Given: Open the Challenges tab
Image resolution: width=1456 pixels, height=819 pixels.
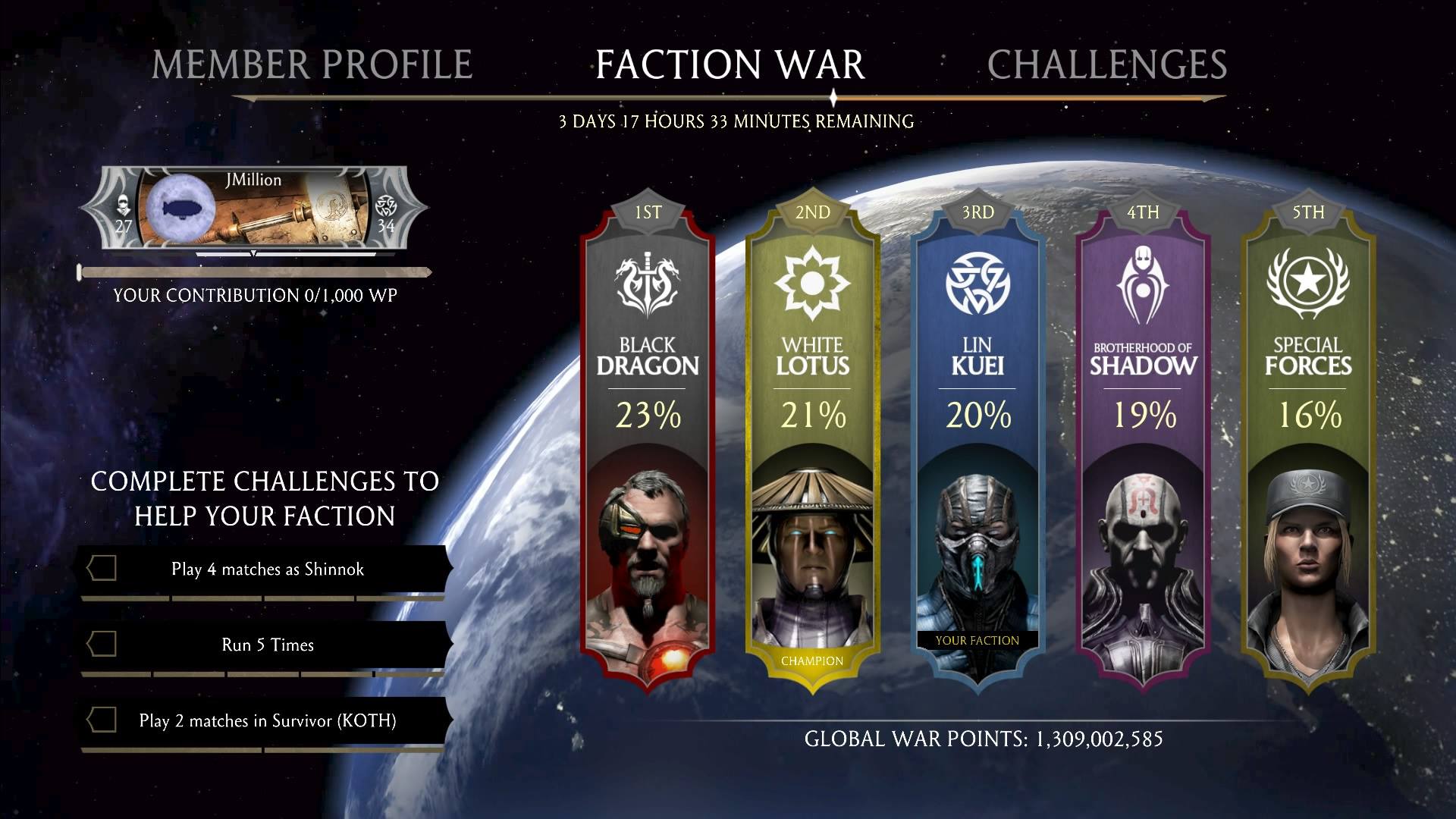Looking at the screenshot, I should click(x=1106, y=64).
